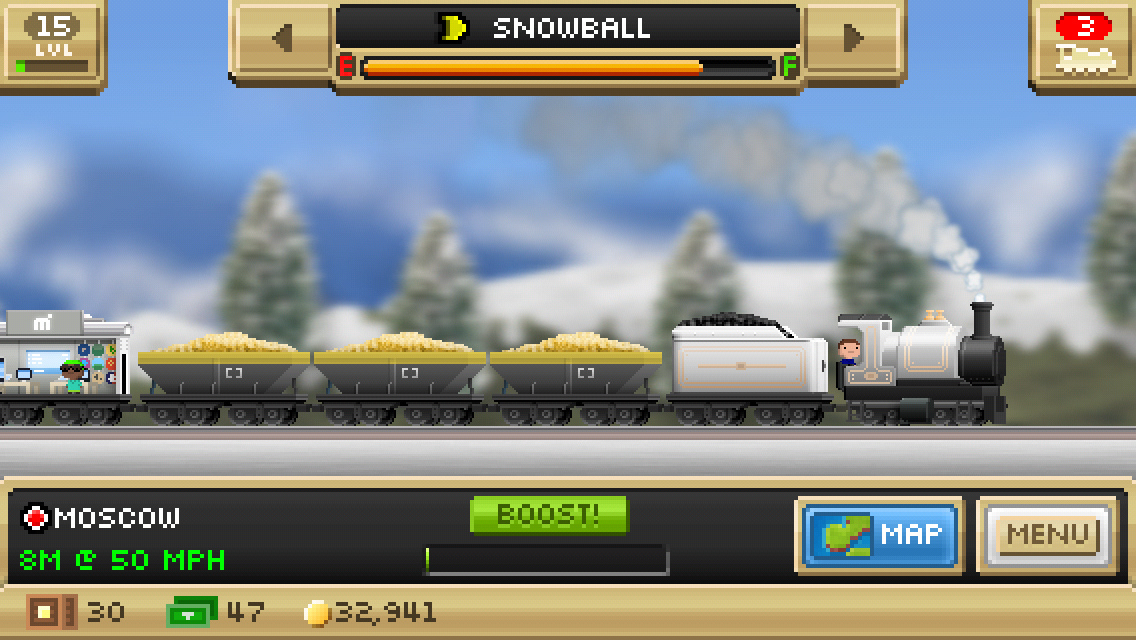Open the Map view

(x=880, y=535)
